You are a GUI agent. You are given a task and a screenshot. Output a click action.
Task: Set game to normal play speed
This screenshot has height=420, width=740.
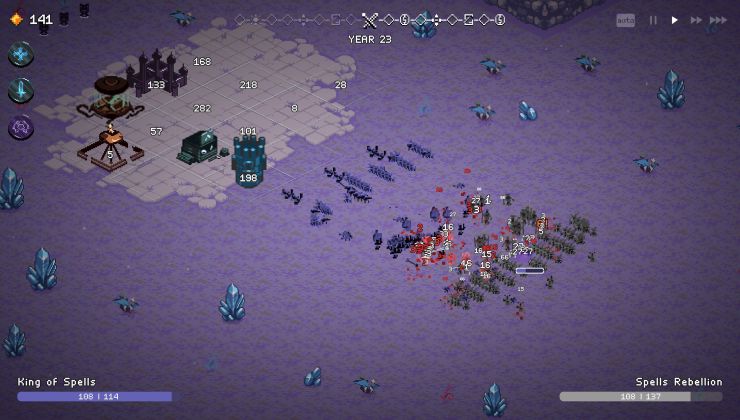(675, 20)
